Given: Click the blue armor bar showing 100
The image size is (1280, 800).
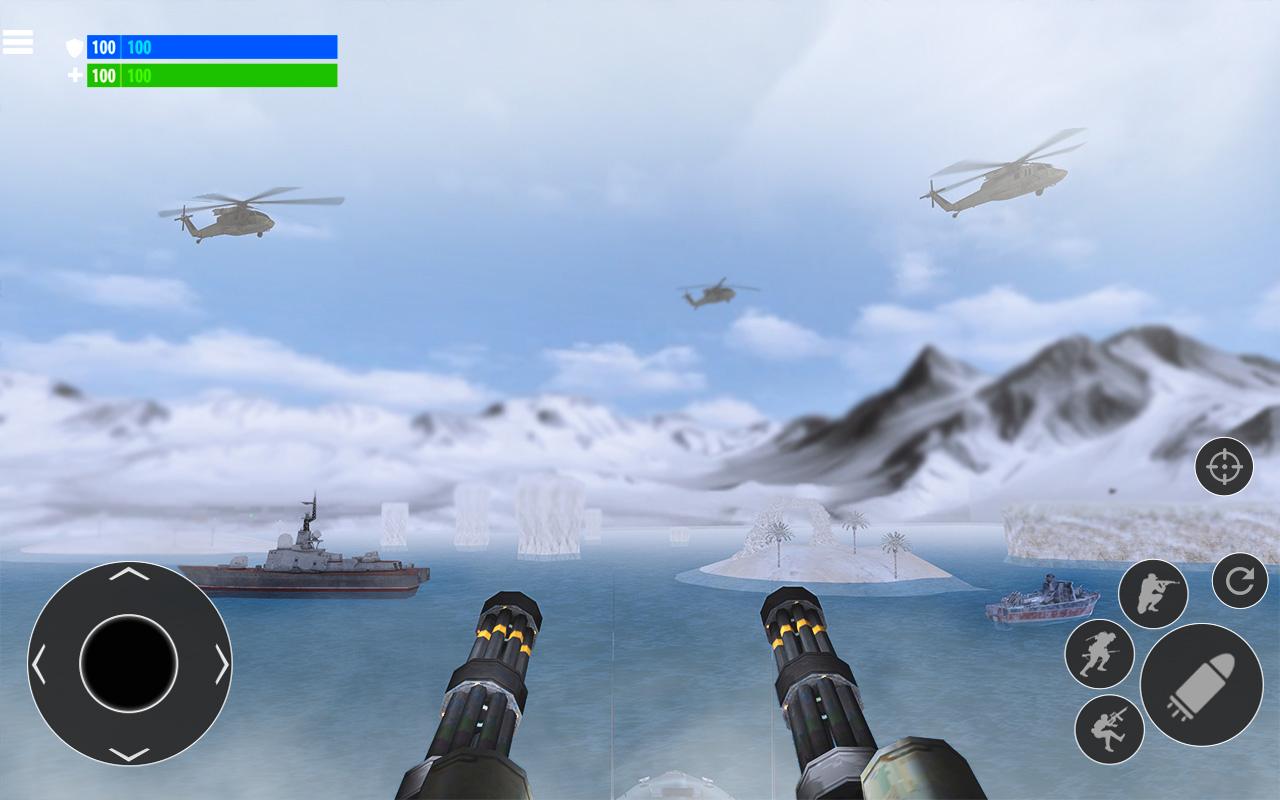Looking at the screenshot, I should pyautogui.click(x=230, y=44).
